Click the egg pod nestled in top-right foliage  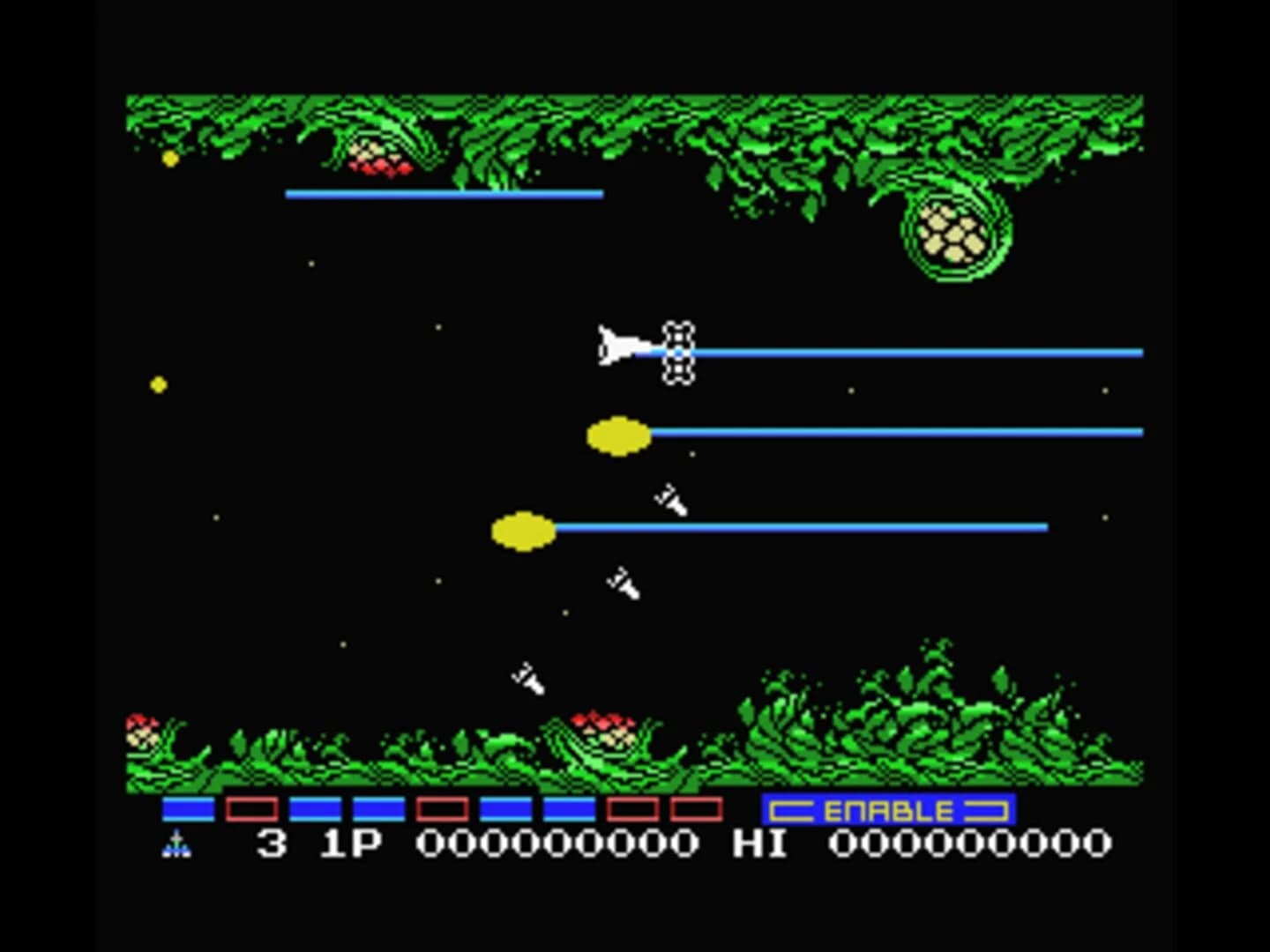click(x=951, y=234)
